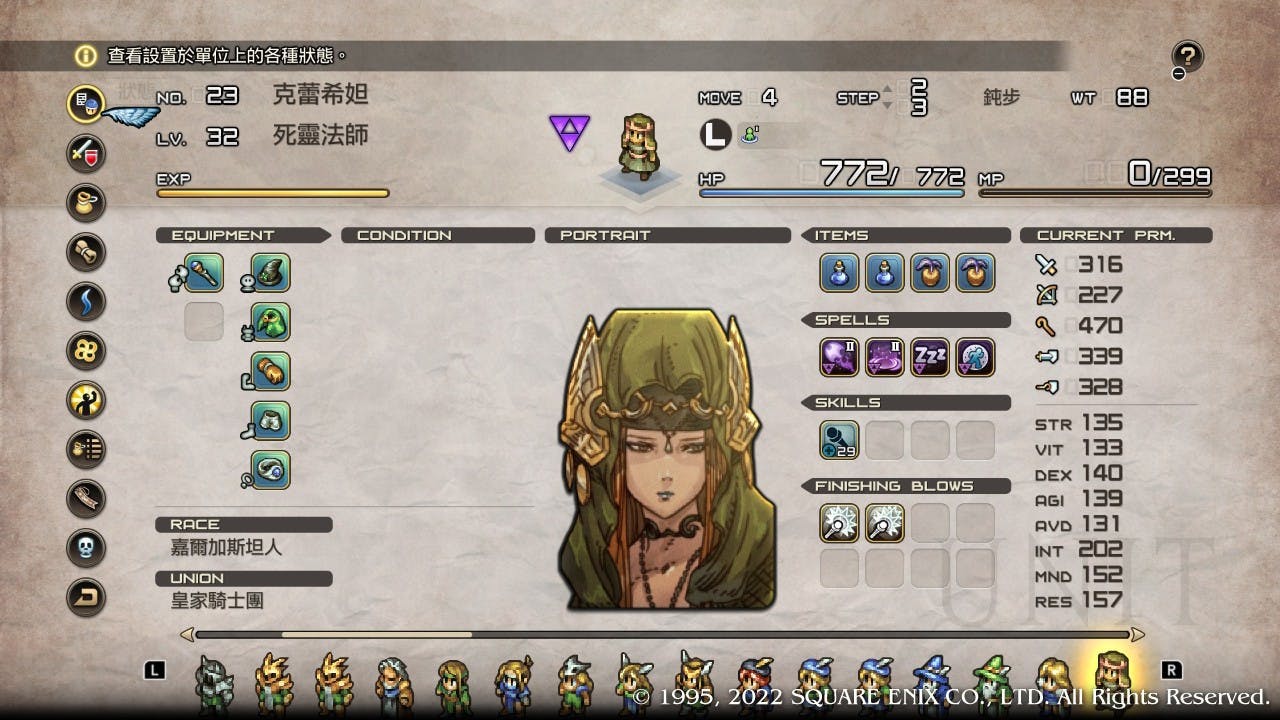Click the glowing figure sidebar icon
The width and height of the screenshot is (1280, 720).
pos(86,399)
